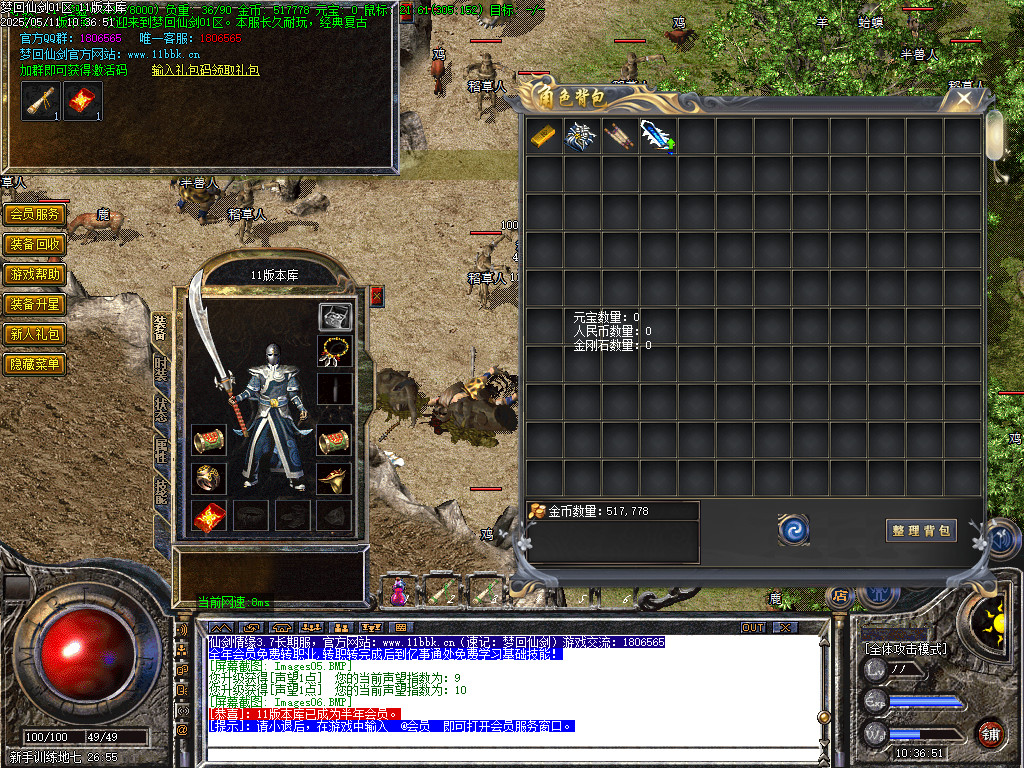Close the 角色背包 inventory window
1024x768 pixels.
coord(964,99)
